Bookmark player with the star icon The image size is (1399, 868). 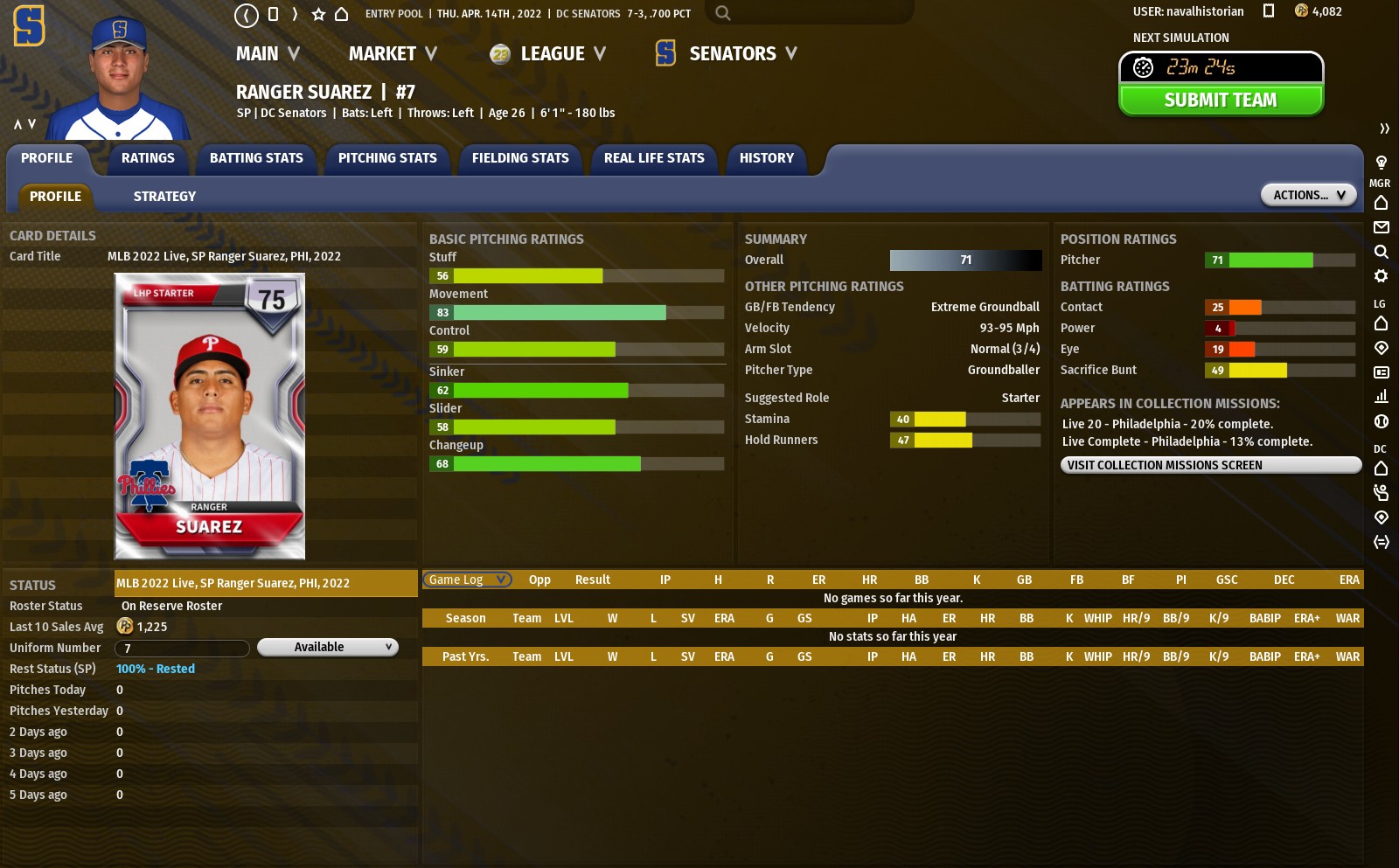[318, 14]
